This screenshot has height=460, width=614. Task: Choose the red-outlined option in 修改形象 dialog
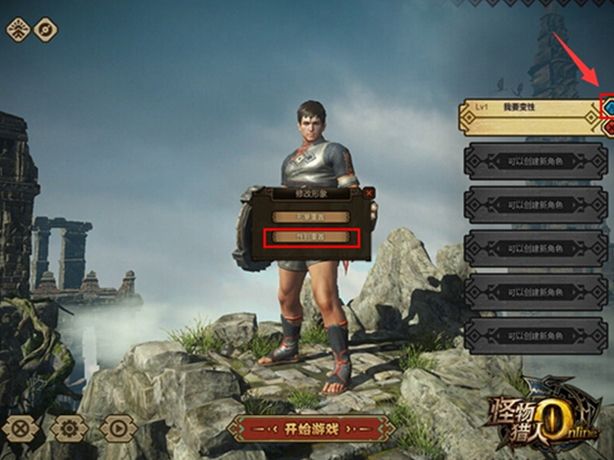tap(311, 238)
